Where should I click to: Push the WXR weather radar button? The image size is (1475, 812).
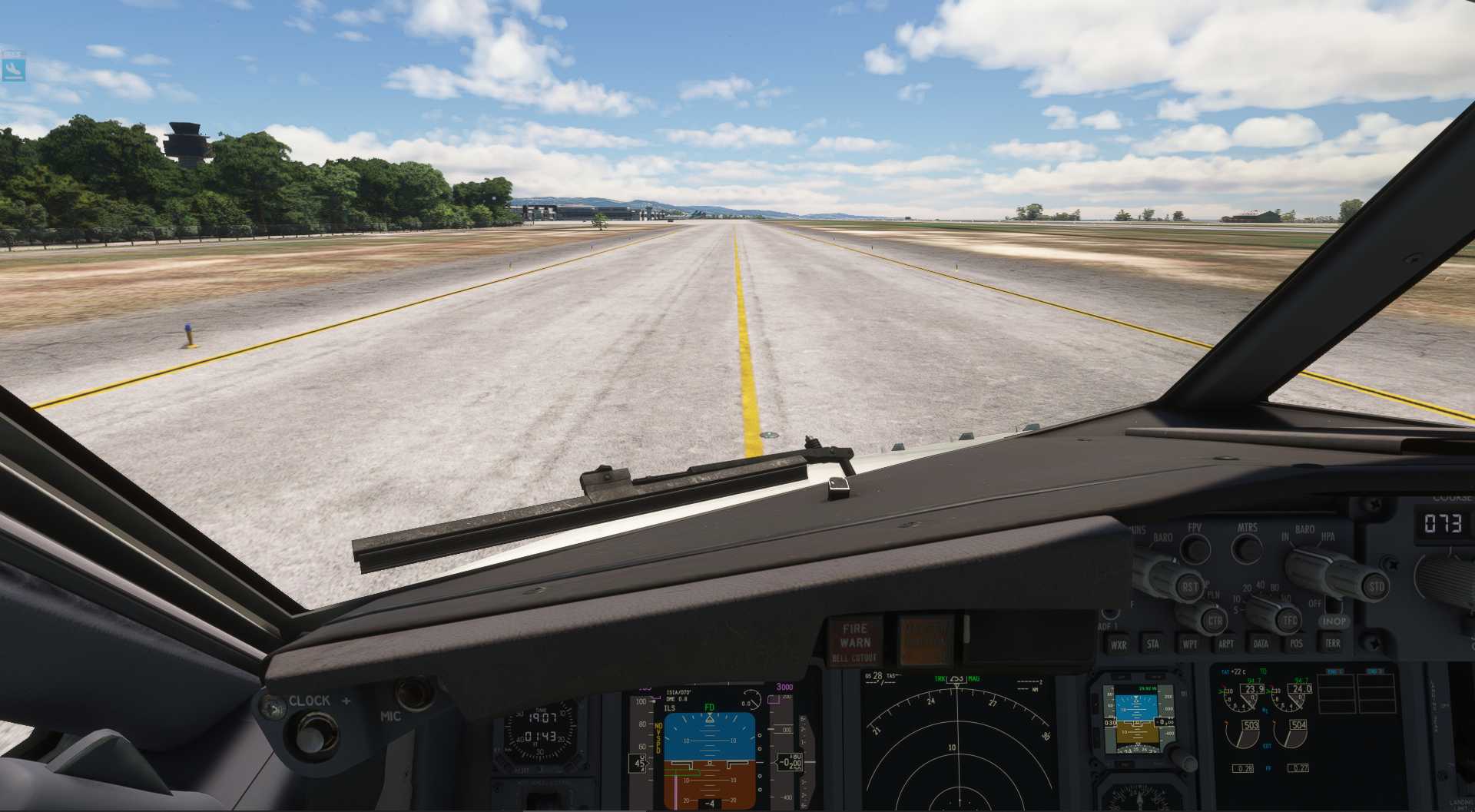point(1119,645)
